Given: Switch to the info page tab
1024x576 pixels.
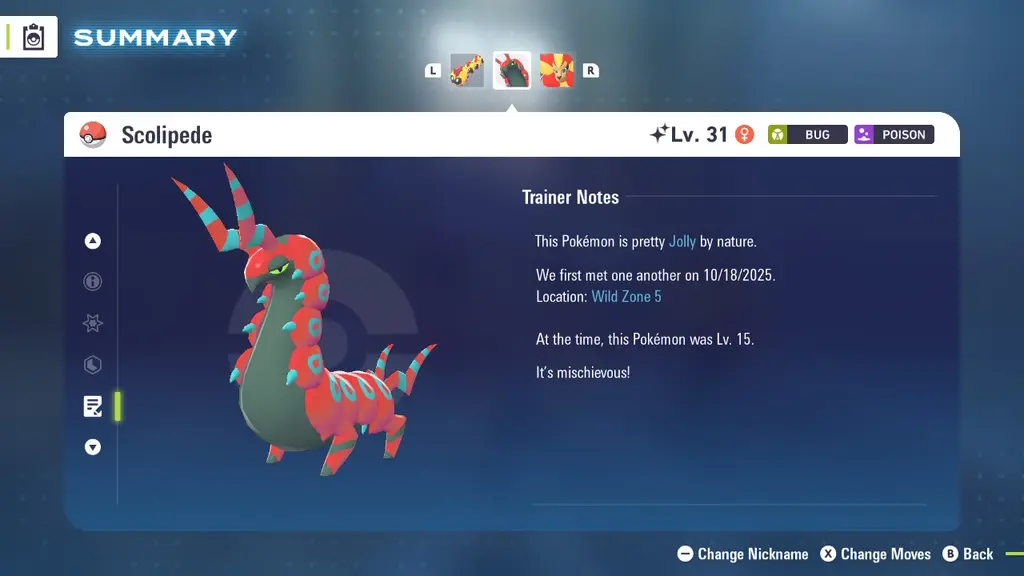Looking at the screenshot, I should [x=93, y=282].
